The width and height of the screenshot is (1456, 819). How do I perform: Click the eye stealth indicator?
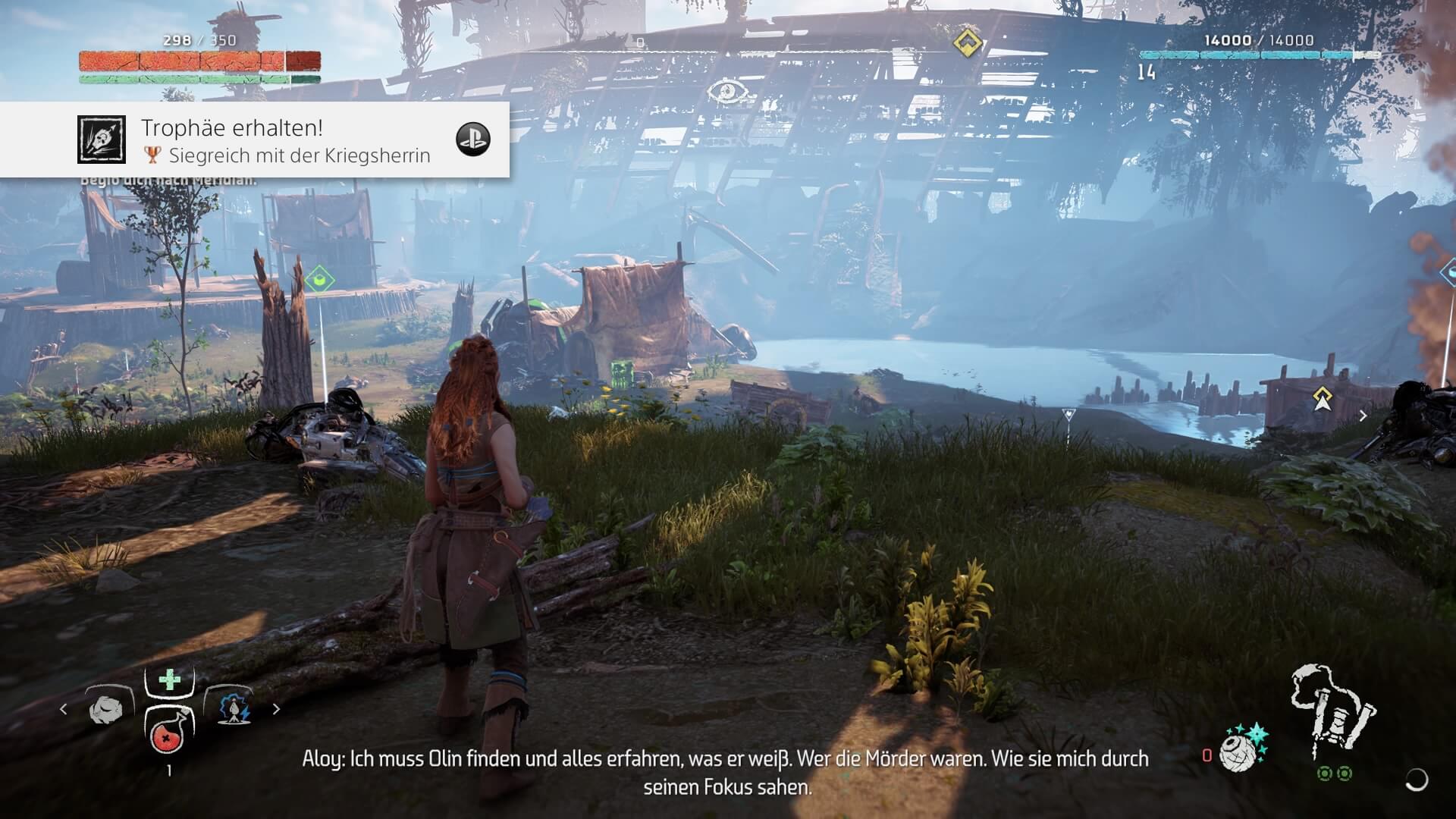[728, 93]
